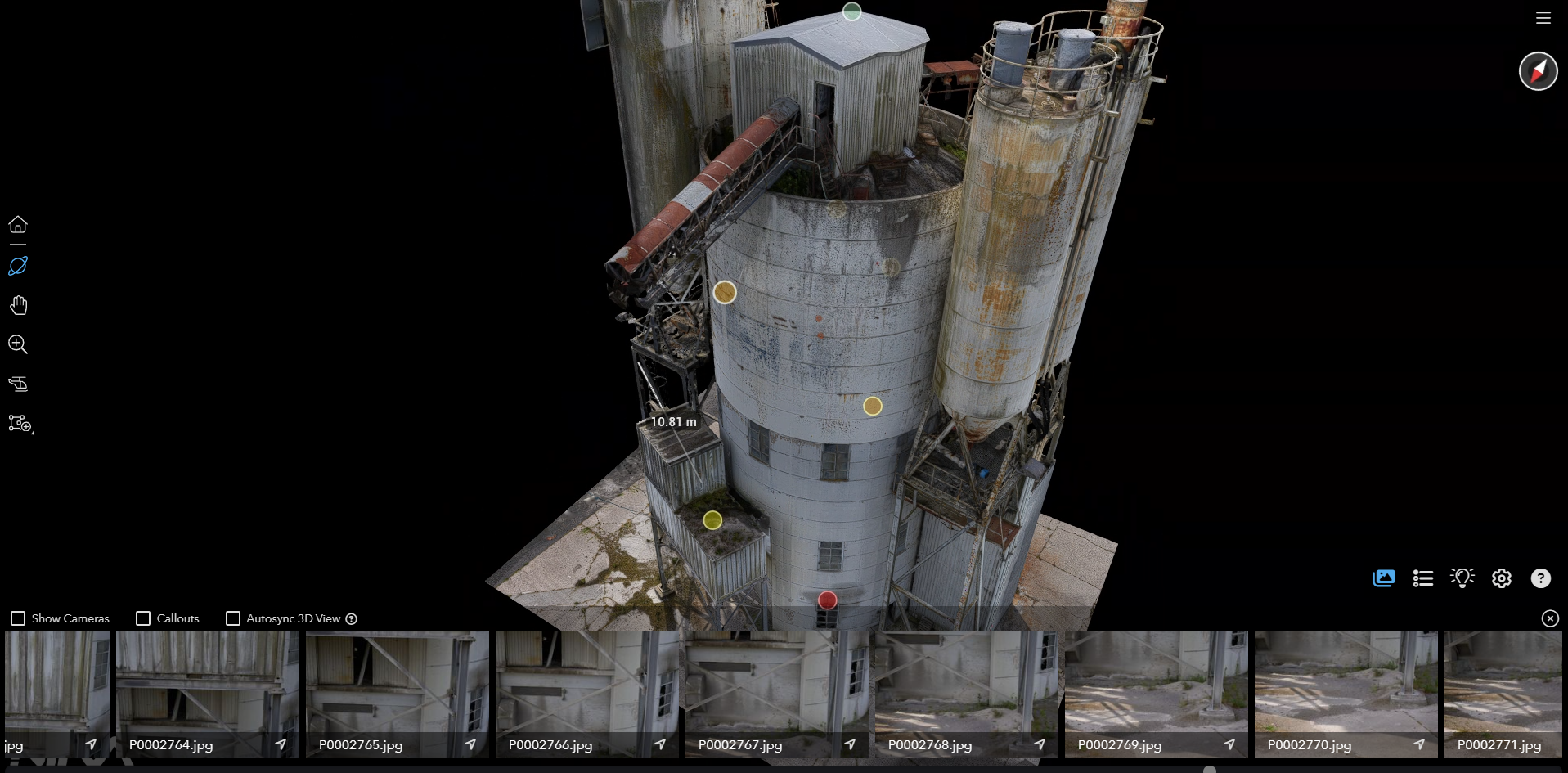Toggle the Show Cameras checkbox
This screenshot has width=1568, height=773.
(18, 618)
